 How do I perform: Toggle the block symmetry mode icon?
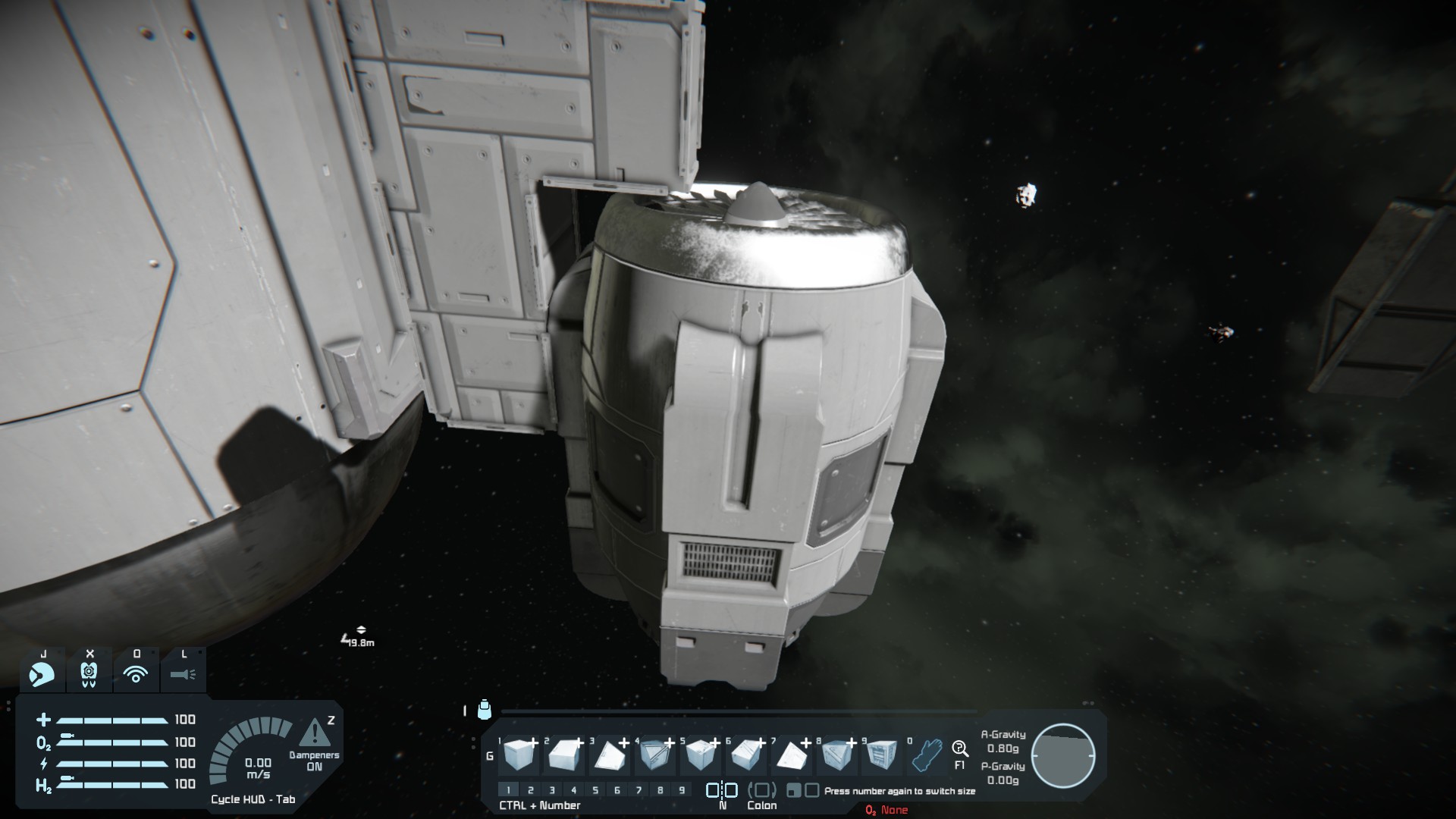coord(722,790)
